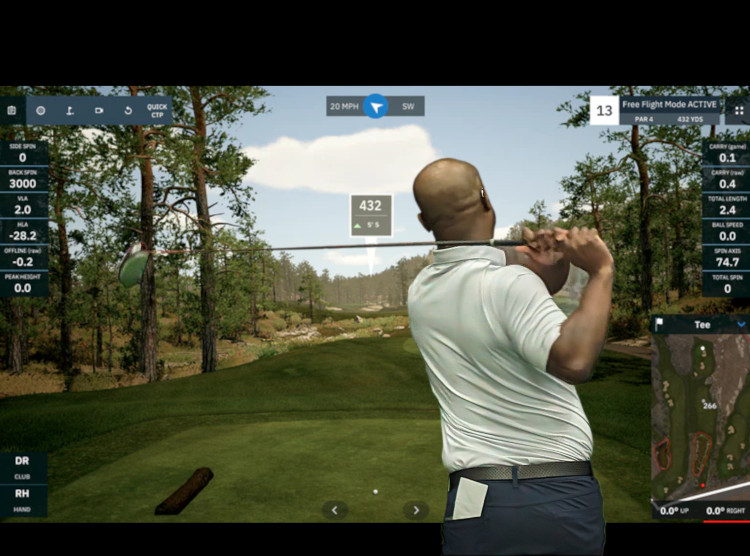Activate the Quick CTP button
This screenshot has height=556, width=750.
[x=157, y=110]
